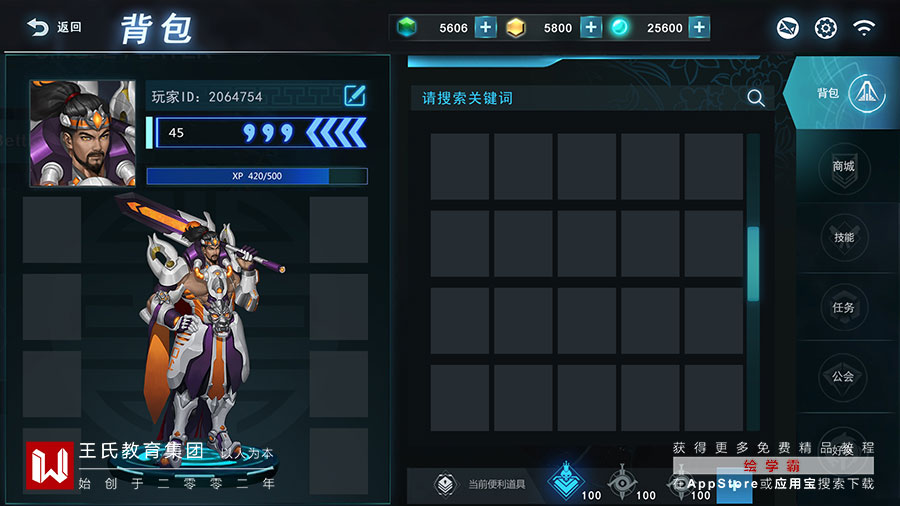Open the 公会 guild tab
Screen dimensions: 900x506
click(x=843, y=377)
